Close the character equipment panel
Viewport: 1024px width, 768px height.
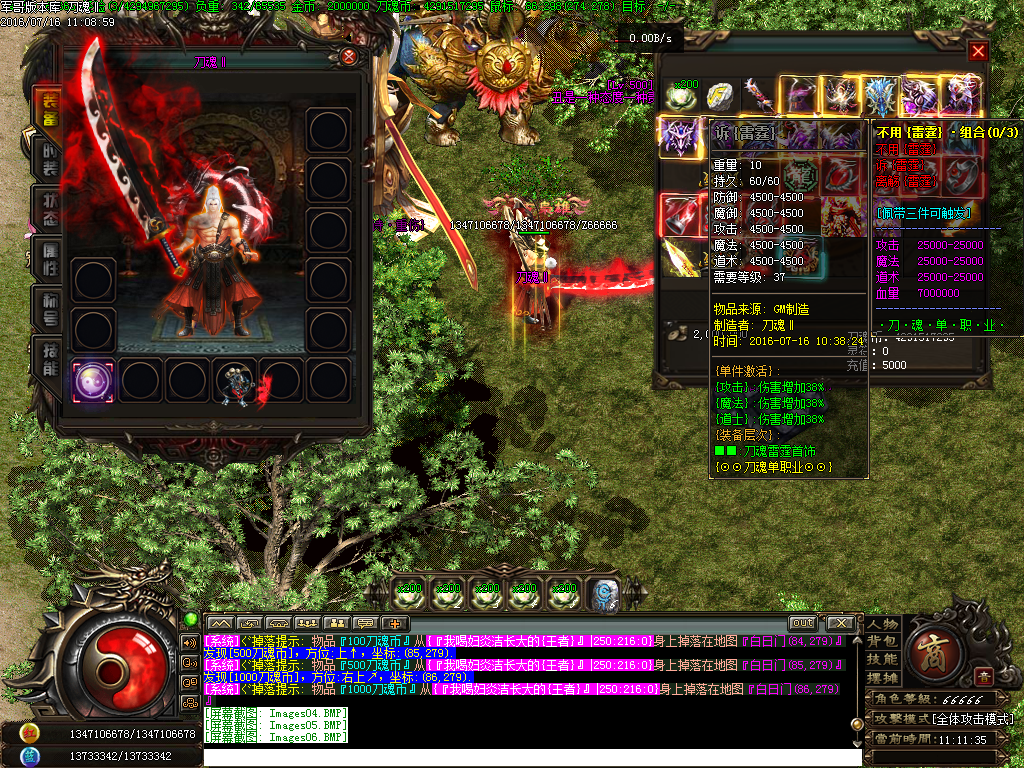pyautogui.click(x=348, y=57)
